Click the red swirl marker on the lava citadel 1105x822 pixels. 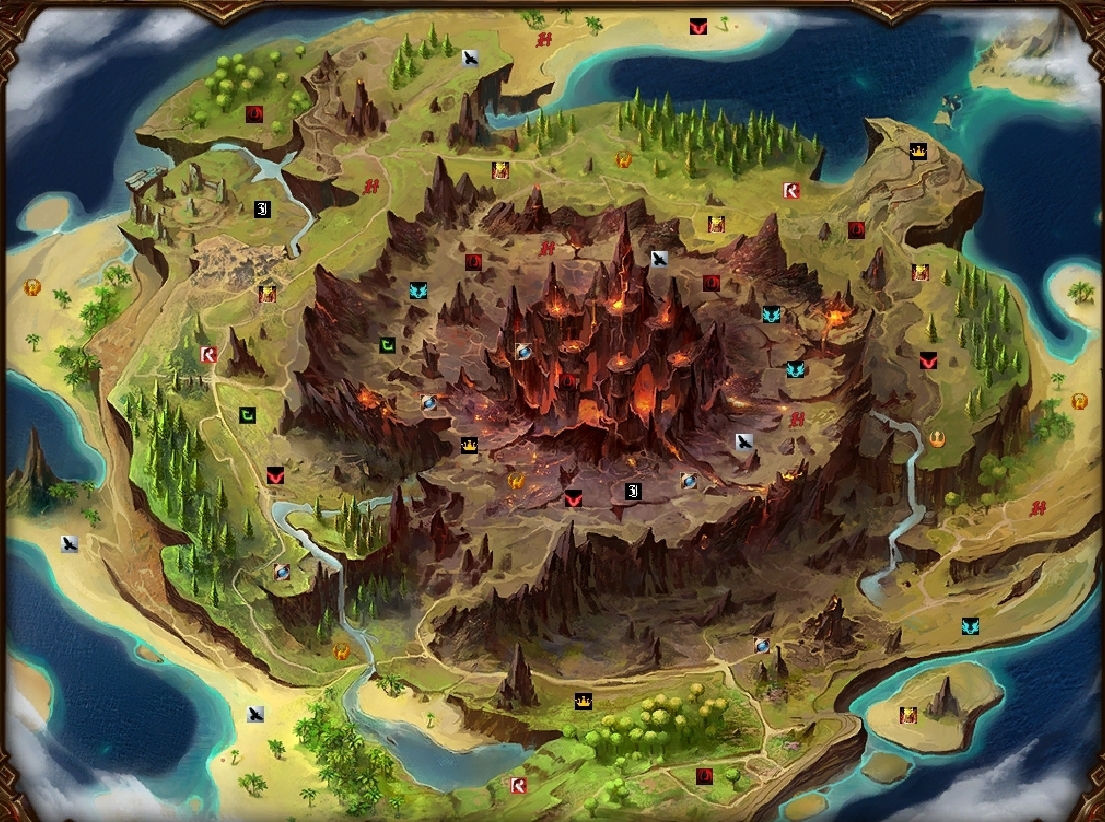(x=568, y=381)
